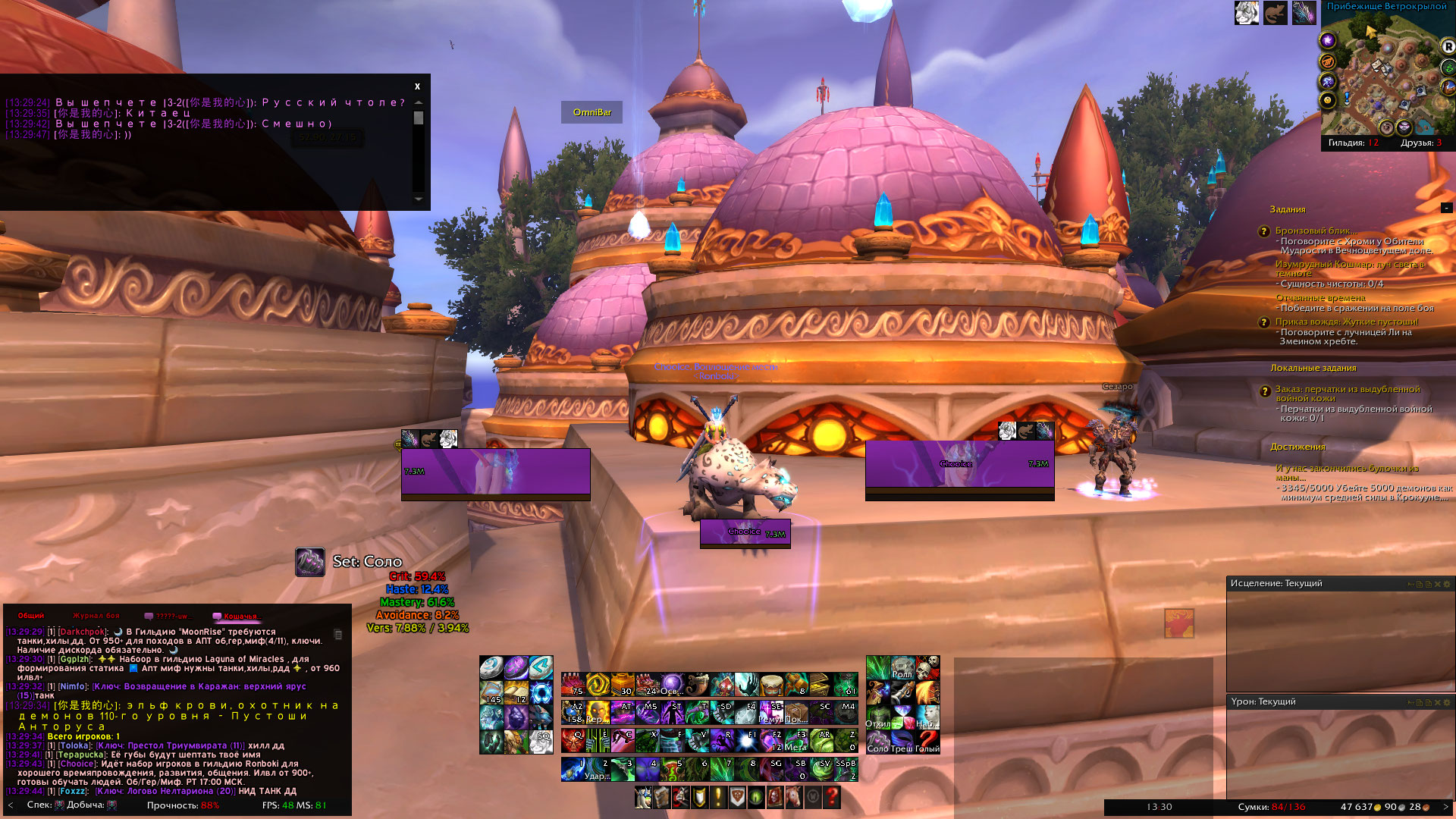This screenshot has width=1456, height=819.
Task: Switch to the Общий chat tab
Action: [31, 616]
